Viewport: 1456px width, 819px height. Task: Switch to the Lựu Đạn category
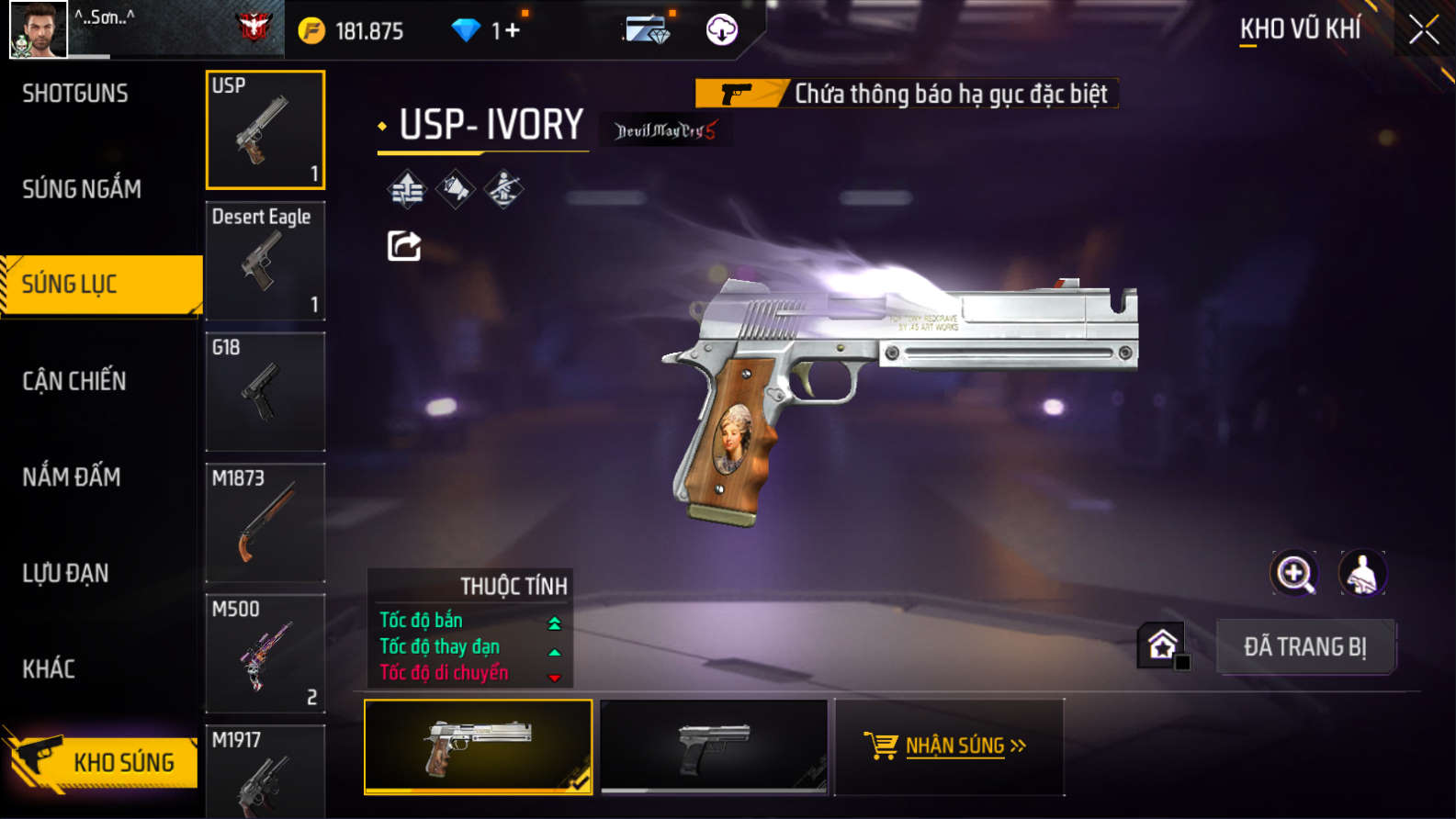point(65,573)
